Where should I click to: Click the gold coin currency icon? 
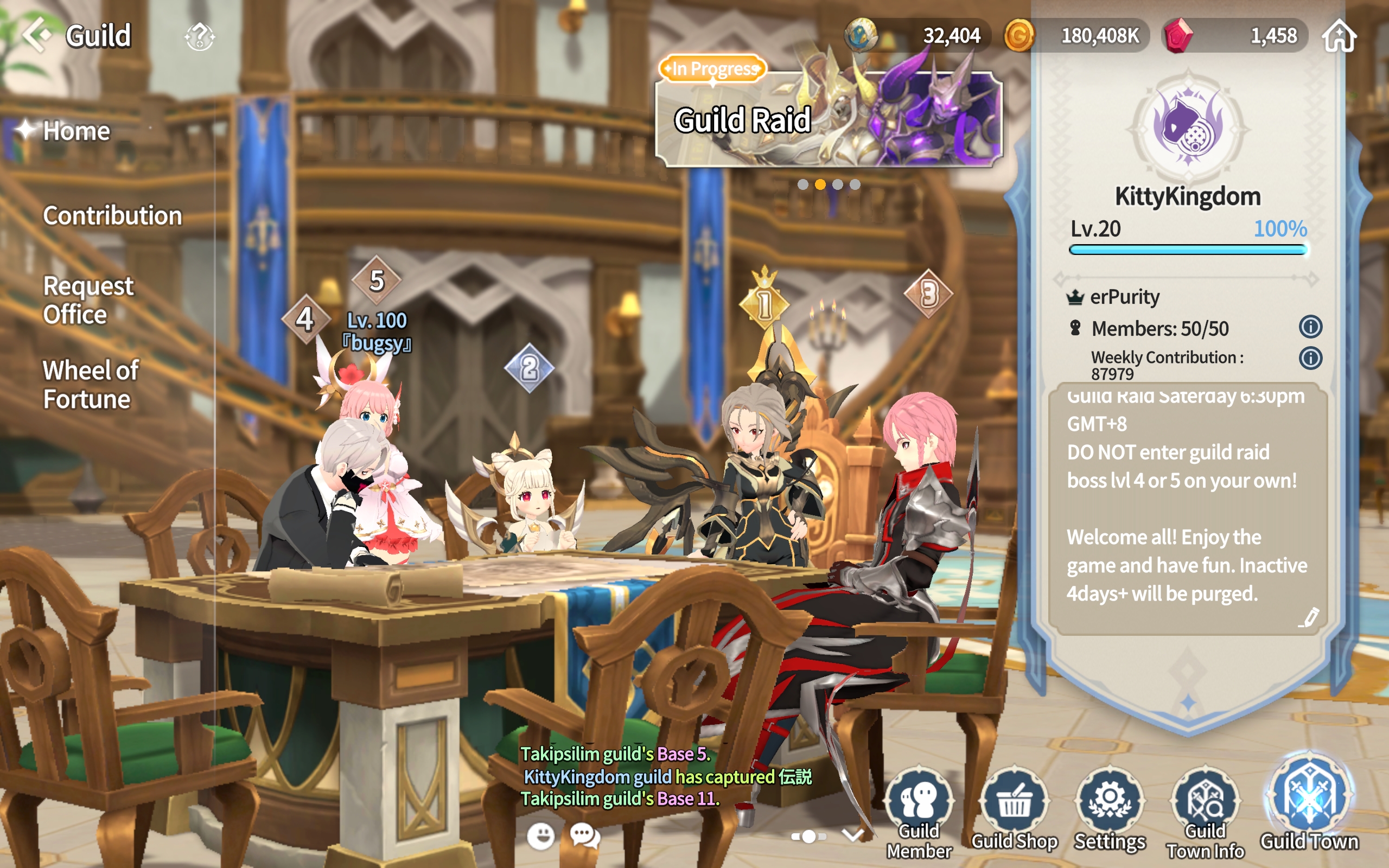click(1019, 36)
